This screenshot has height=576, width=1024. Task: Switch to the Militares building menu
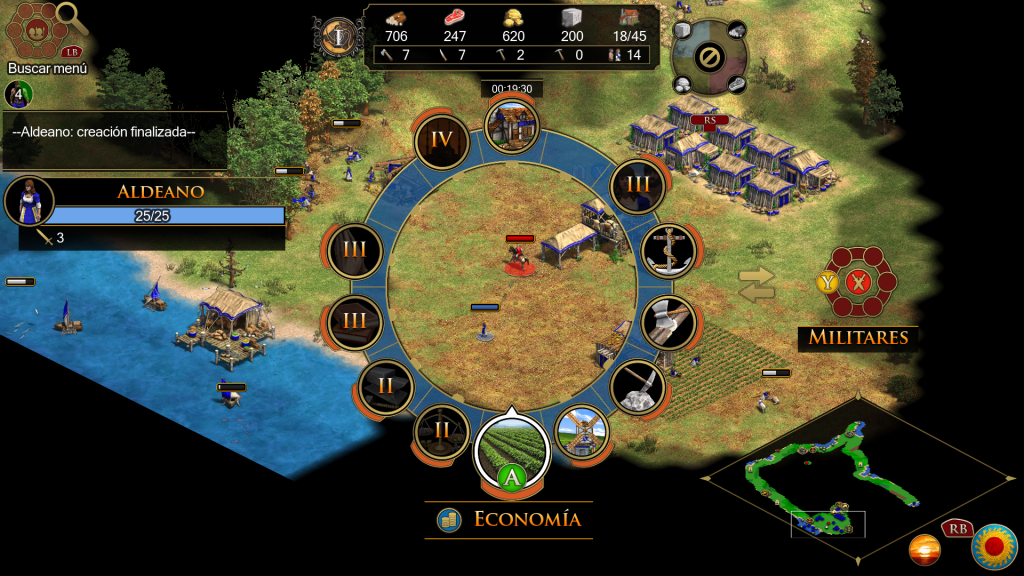point(857,283)
